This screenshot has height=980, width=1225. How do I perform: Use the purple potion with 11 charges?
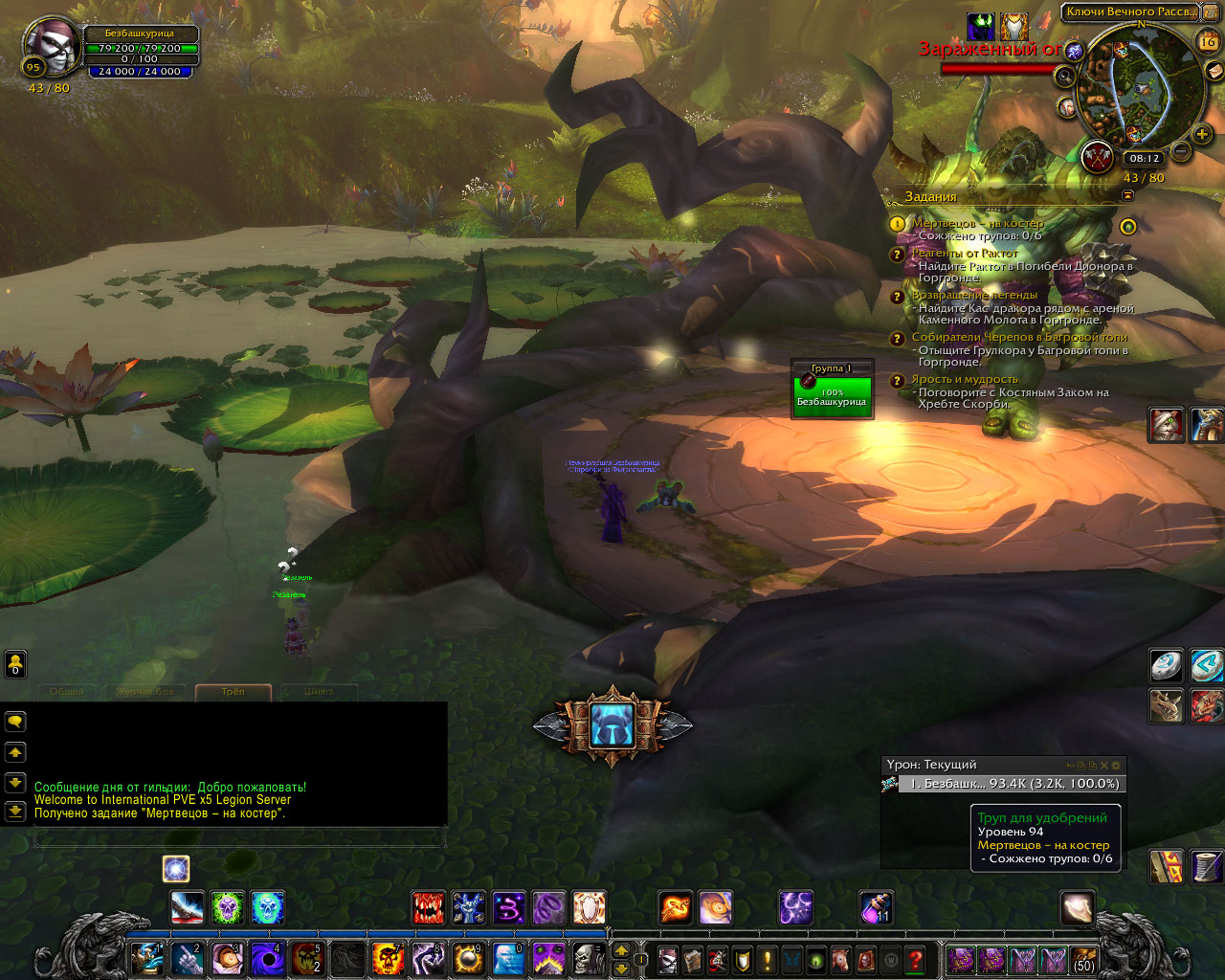point(875,907)
